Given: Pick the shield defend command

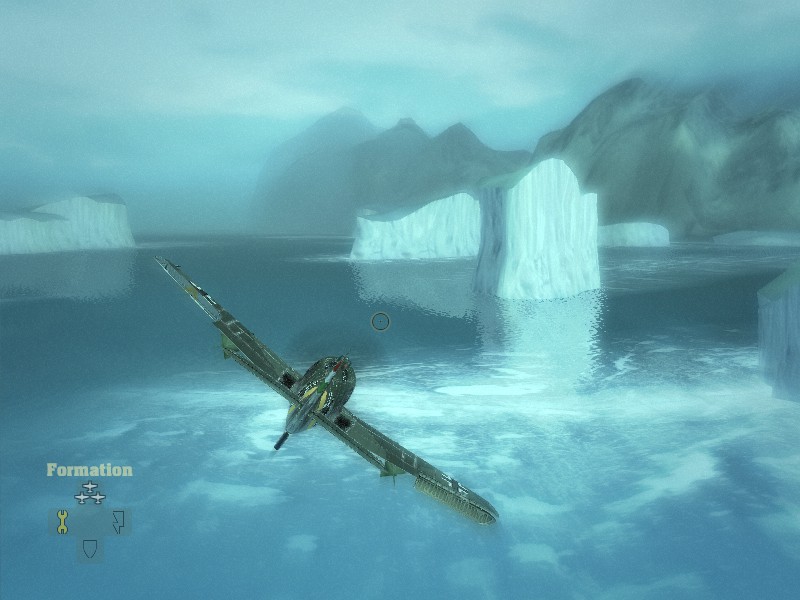Looking at the screenshot, I should [x=90, y=548].
